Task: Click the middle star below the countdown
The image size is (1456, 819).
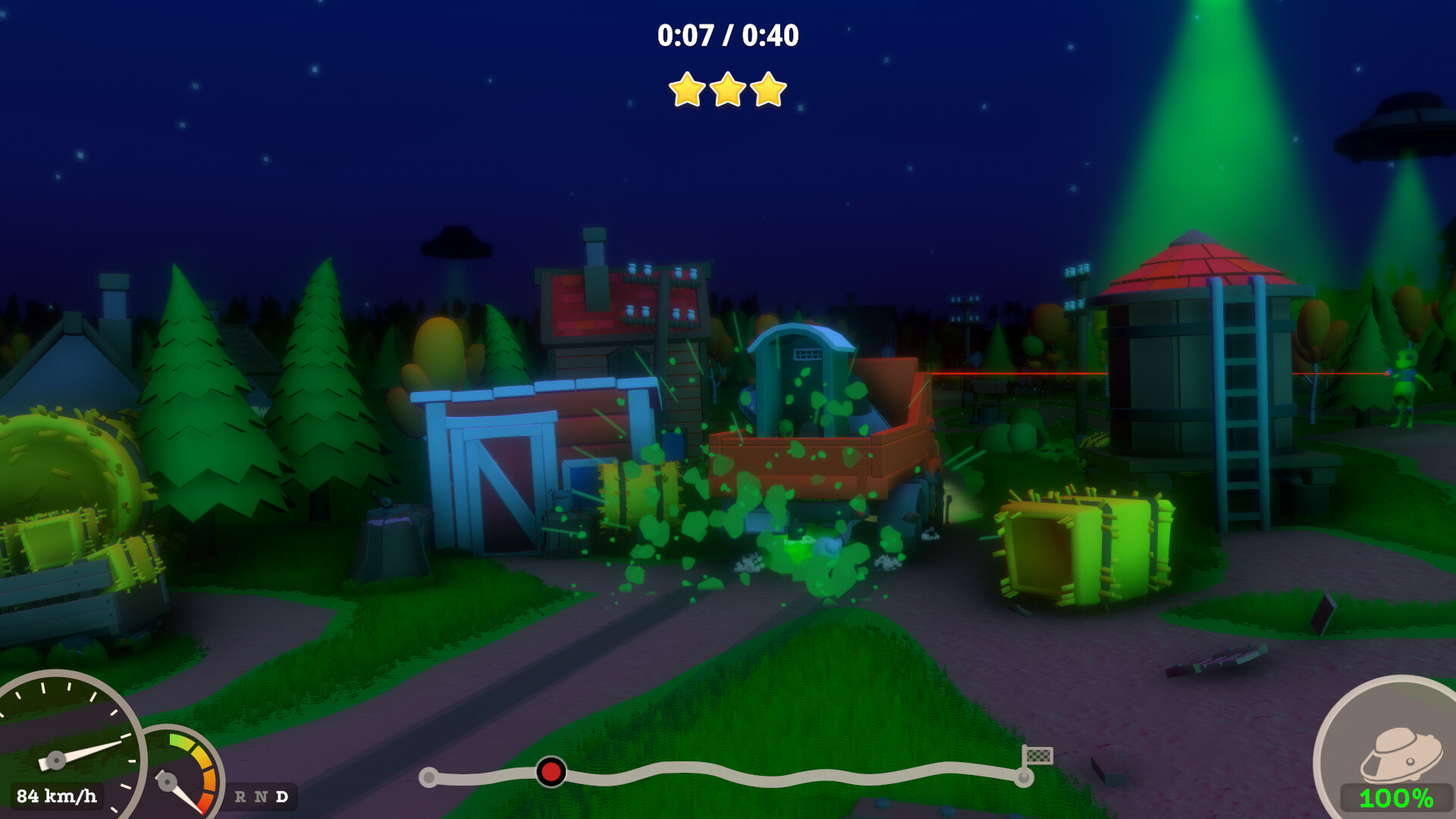Action: click(728, 89)
